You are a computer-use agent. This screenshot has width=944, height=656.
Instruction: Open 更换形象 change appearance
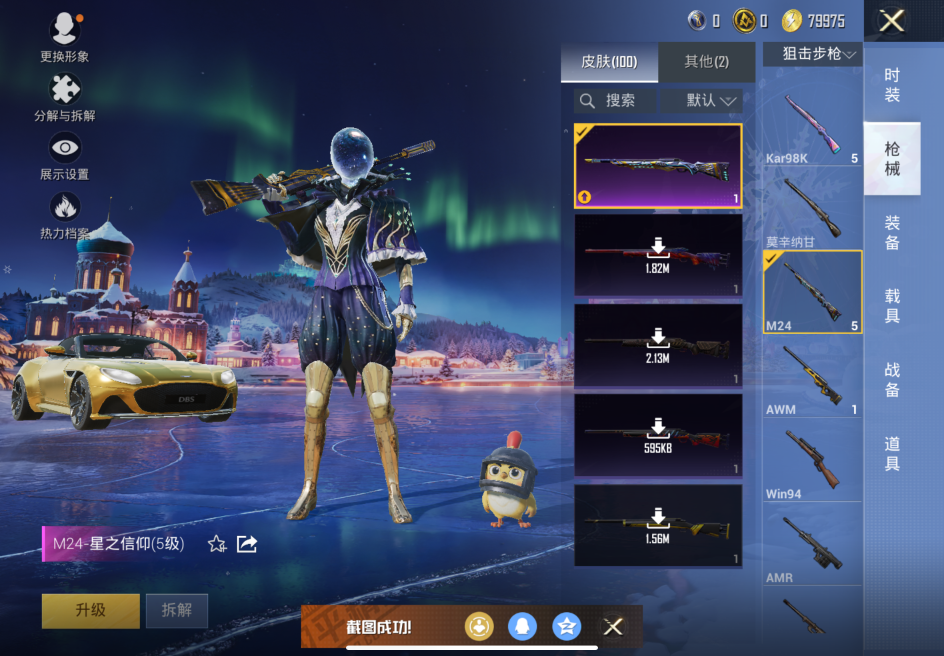65,37
